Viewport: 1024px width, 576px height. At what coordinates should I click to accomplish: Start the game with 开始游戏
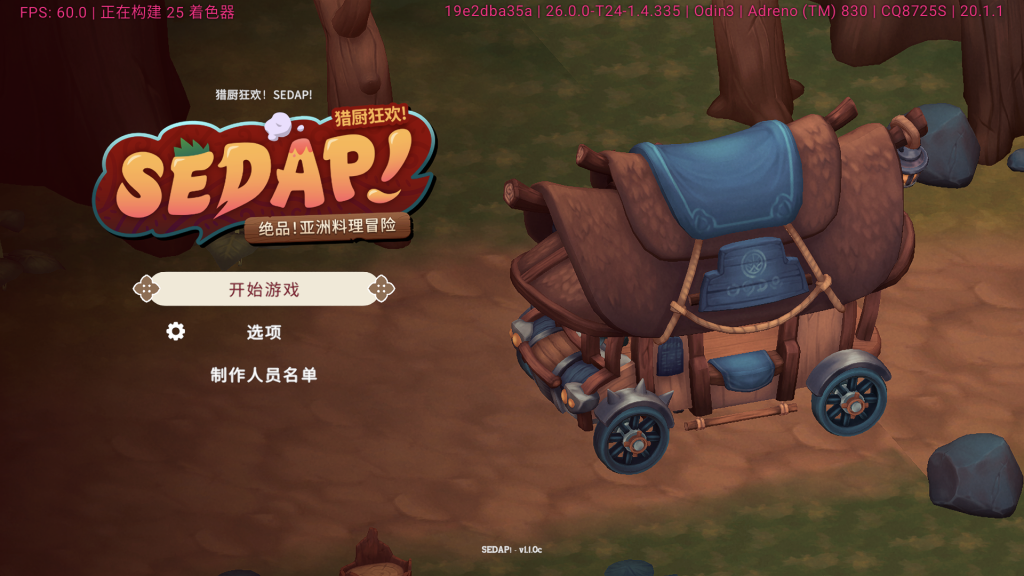264,289
